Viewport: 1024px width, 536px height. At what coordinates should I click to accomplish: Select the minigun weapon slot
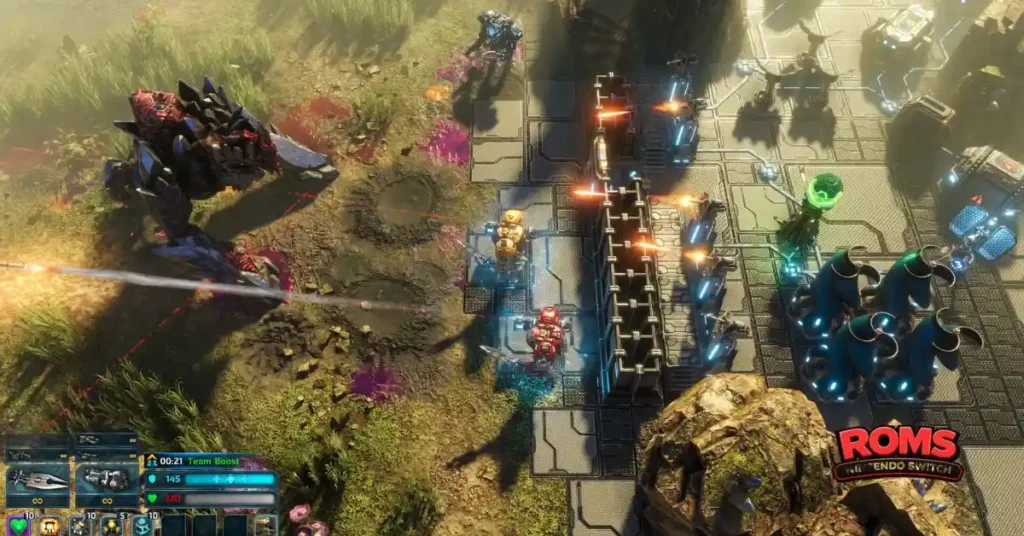(x=107, y=480)
